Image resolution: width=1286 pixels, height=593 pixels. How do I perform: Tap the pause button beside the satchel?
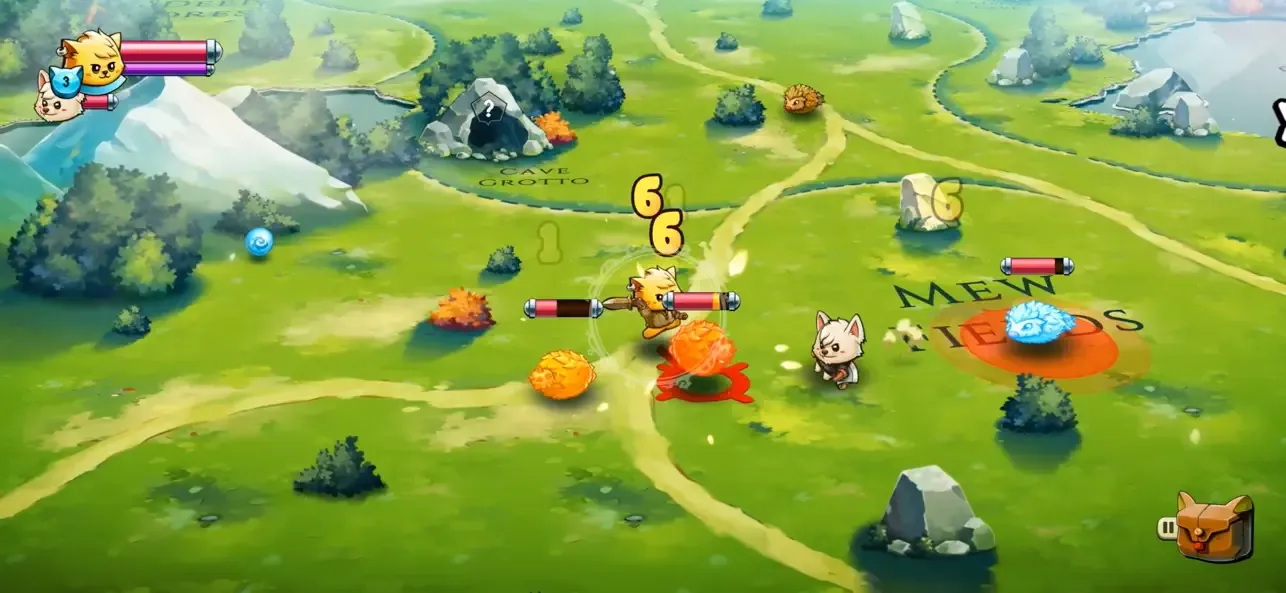point(1166,527)
